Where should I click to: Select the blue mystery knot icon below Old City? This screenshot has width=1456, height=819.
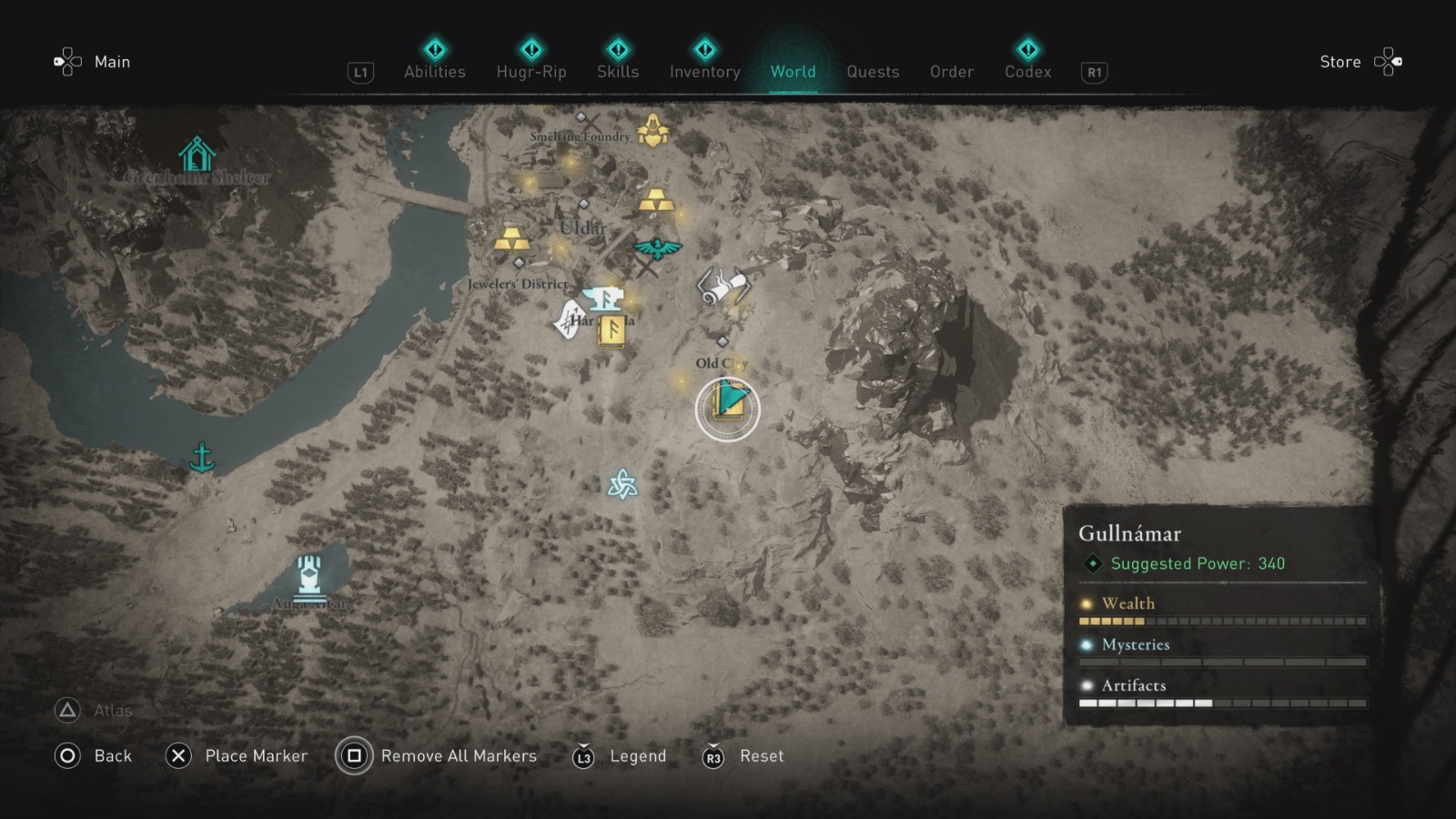click(623, 484)
